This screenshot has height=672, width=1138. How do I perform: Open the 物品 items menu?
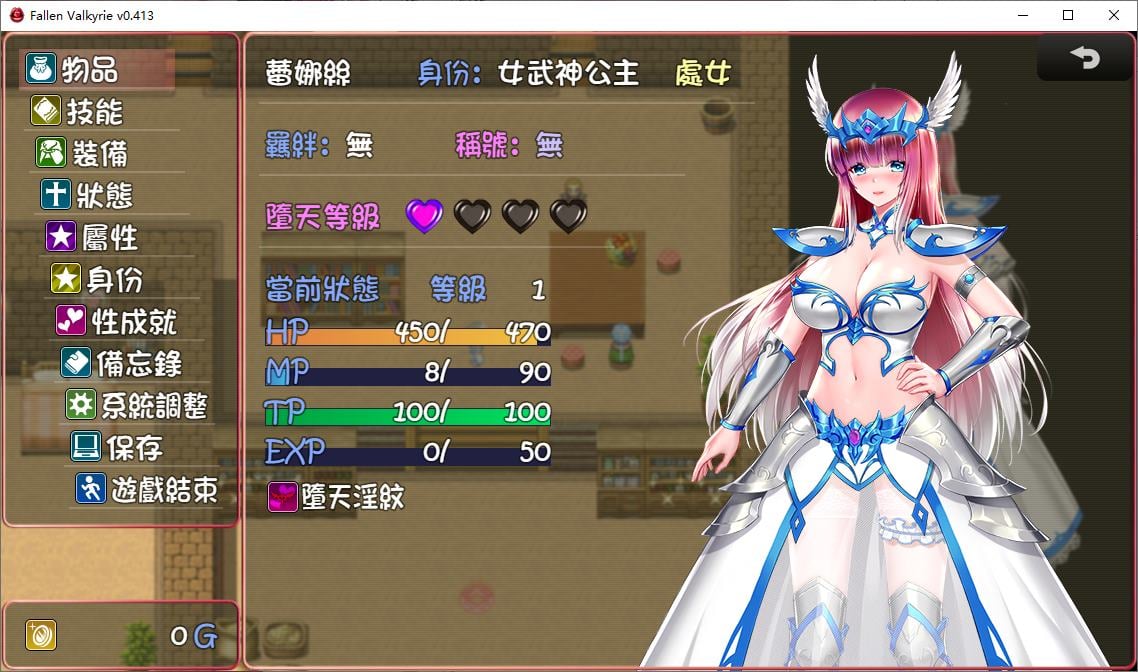90,69
